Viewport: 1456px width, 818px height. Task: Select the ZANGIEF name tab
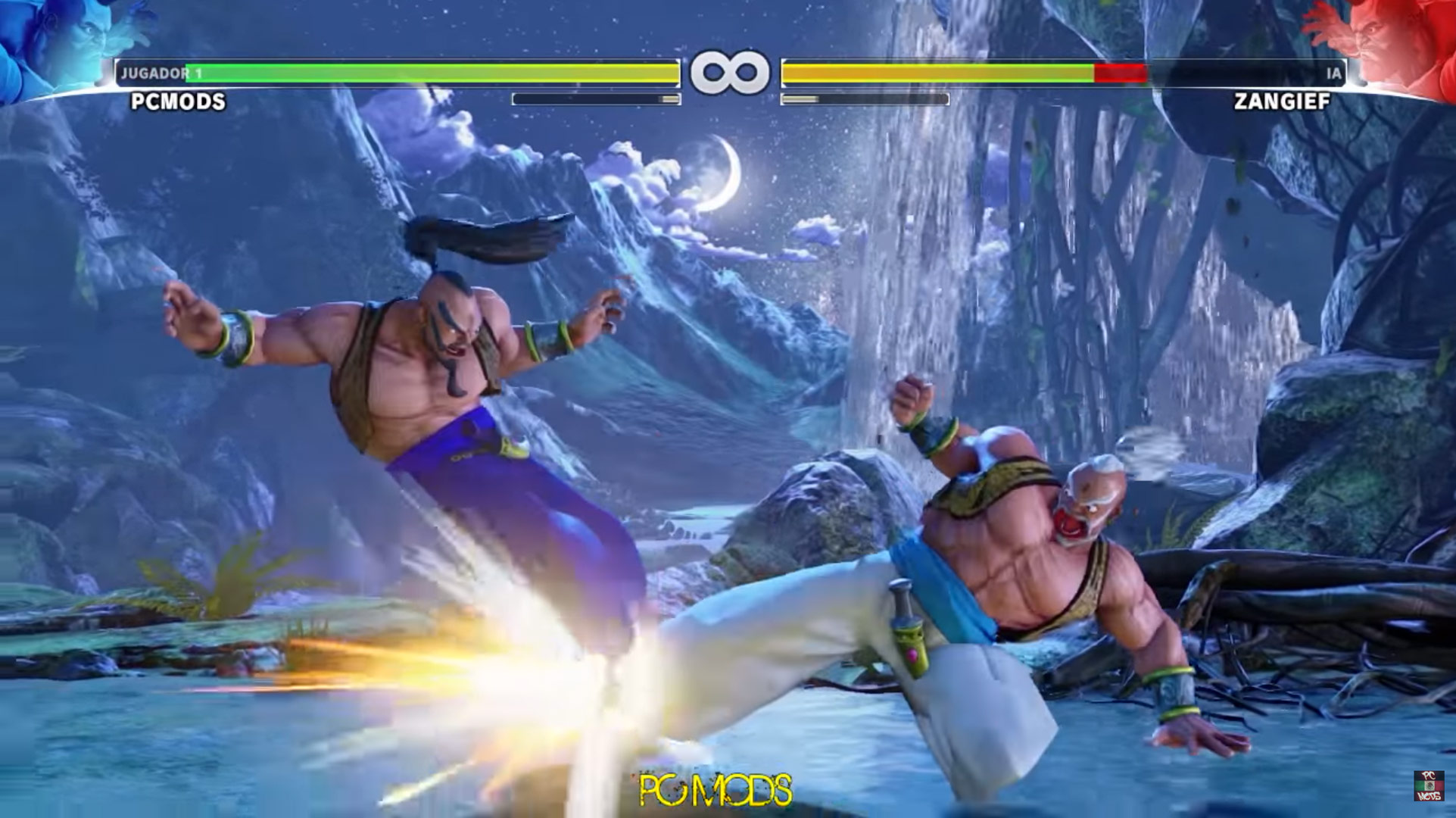click(x=1281, y=102)
